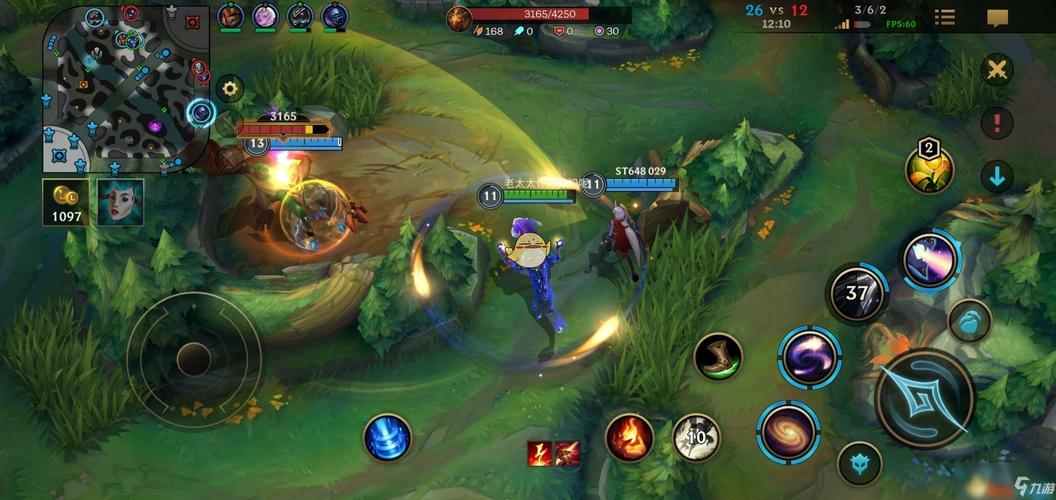Tap the blue swirl recall button
Image resolution: width=1056 pixels, height=500 pixels.
(387, 438)
